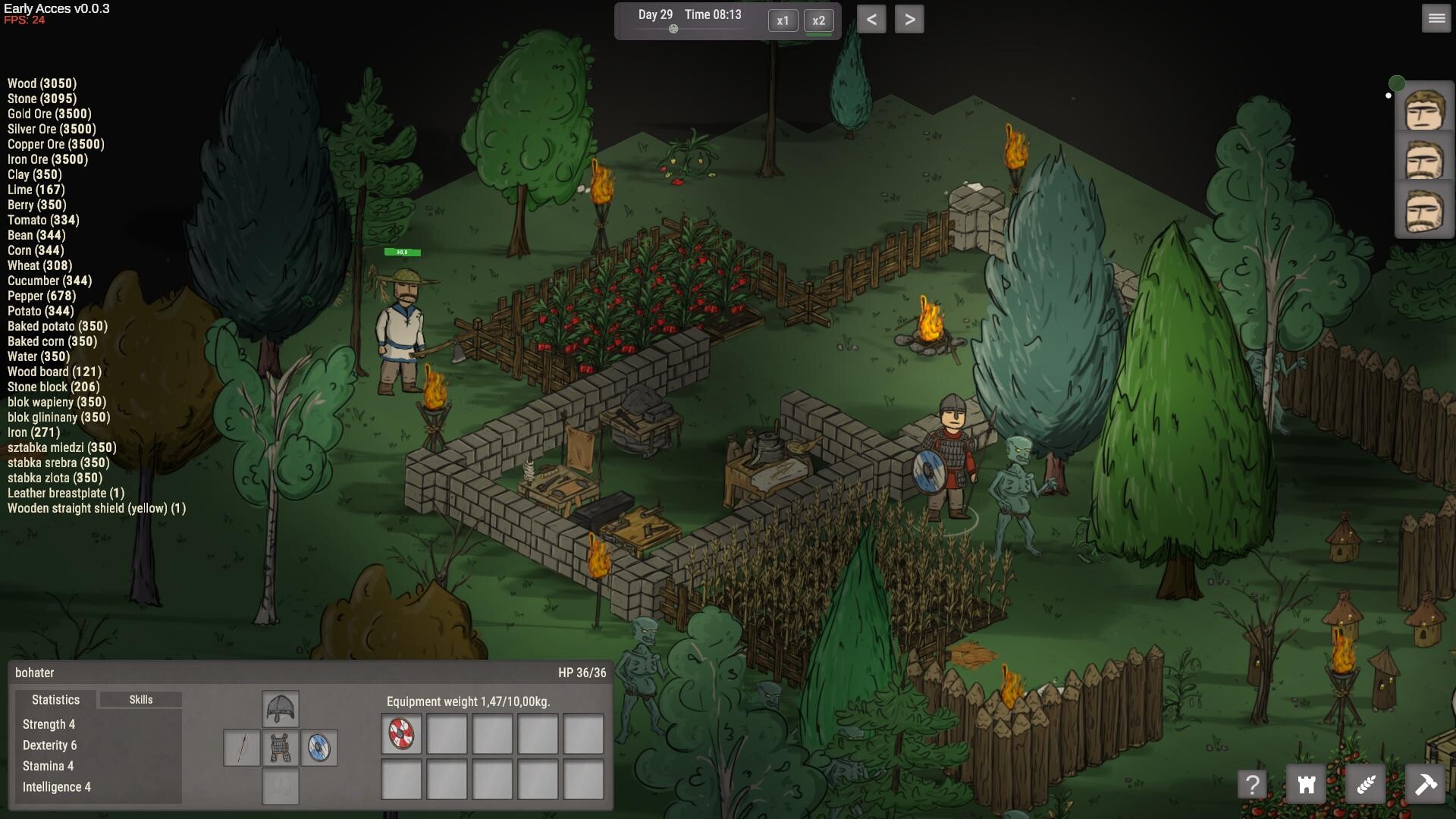Open the hamburger menu top right
1456x819 pixels.
pos(1436,18)
